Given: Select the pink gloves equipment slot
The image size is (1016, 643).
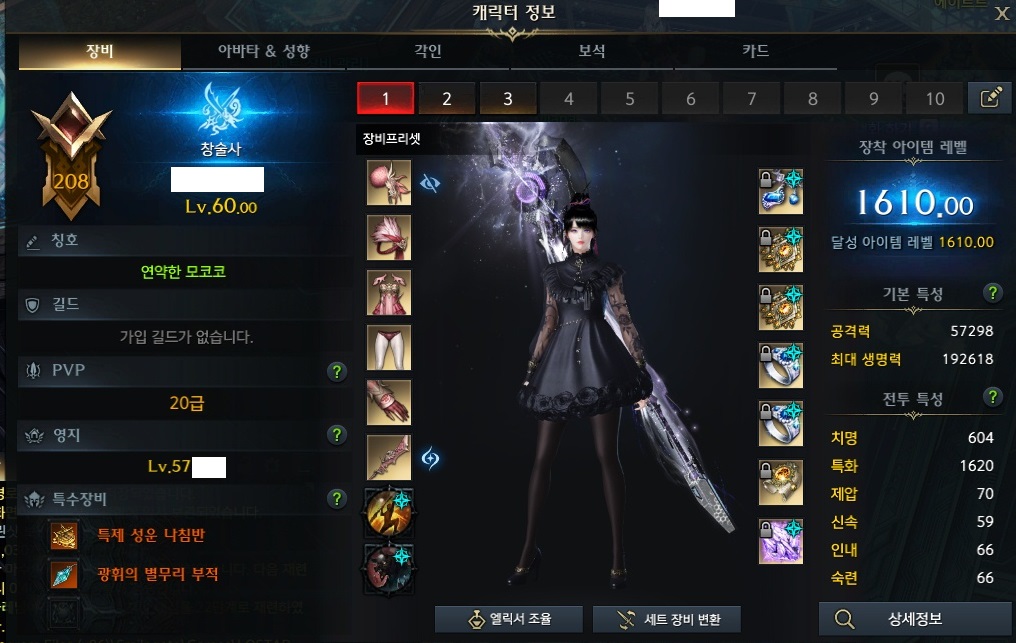Looking at the screenshot, I should coord(389,402).
